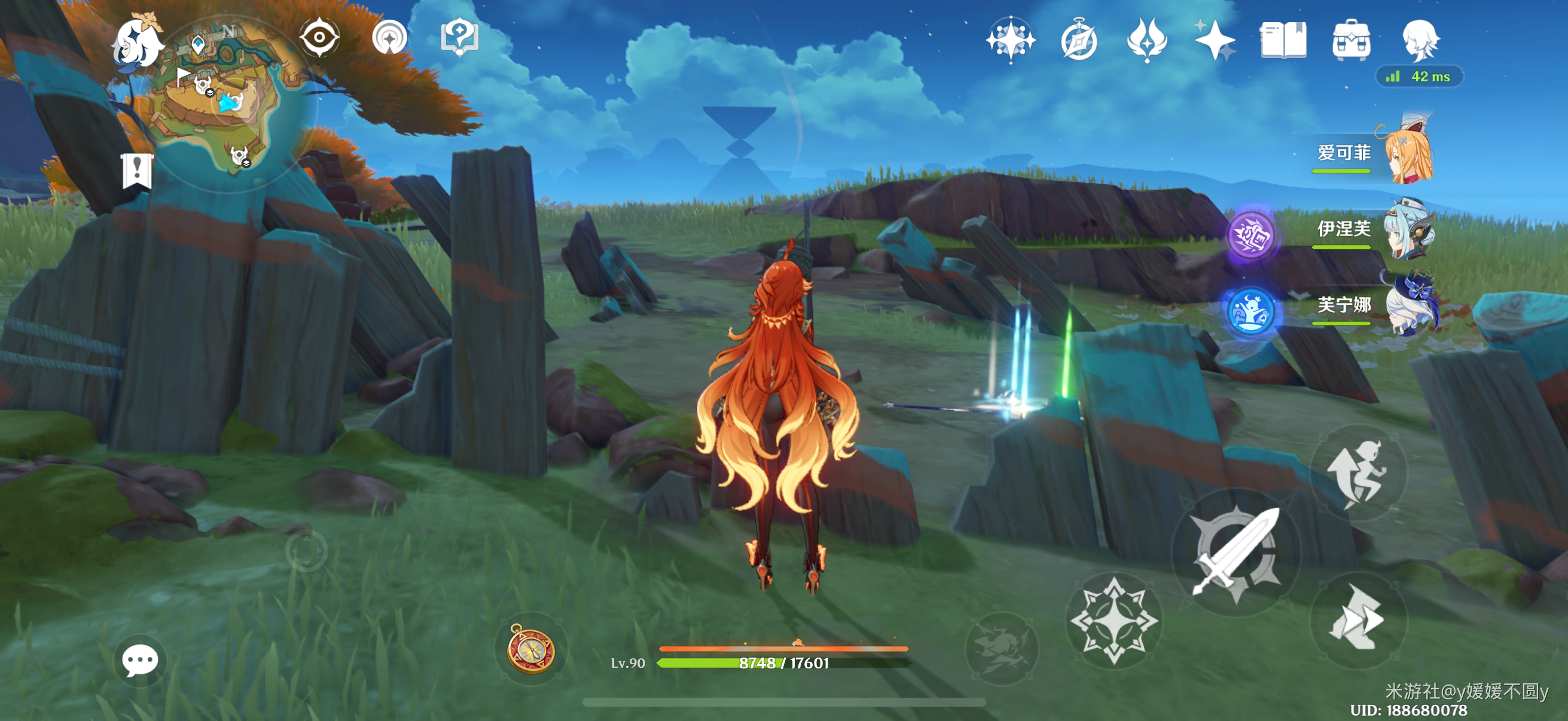Toggle the eye-shaped elemental sight icon
The image size is (1568, 721).
click(x=319, y=38)
